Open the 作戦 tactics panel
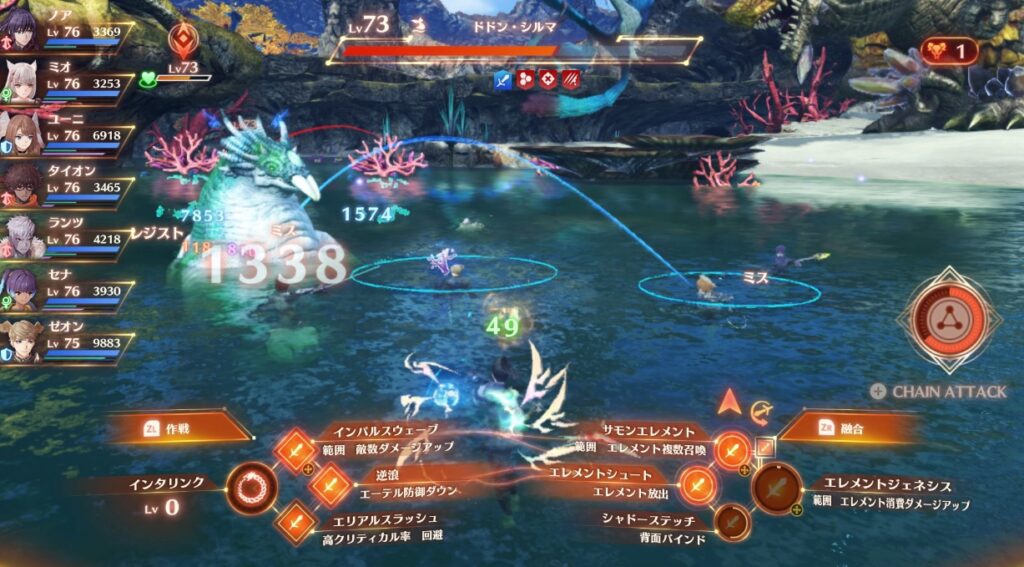The image size is (1024, 567). (178, 427)
